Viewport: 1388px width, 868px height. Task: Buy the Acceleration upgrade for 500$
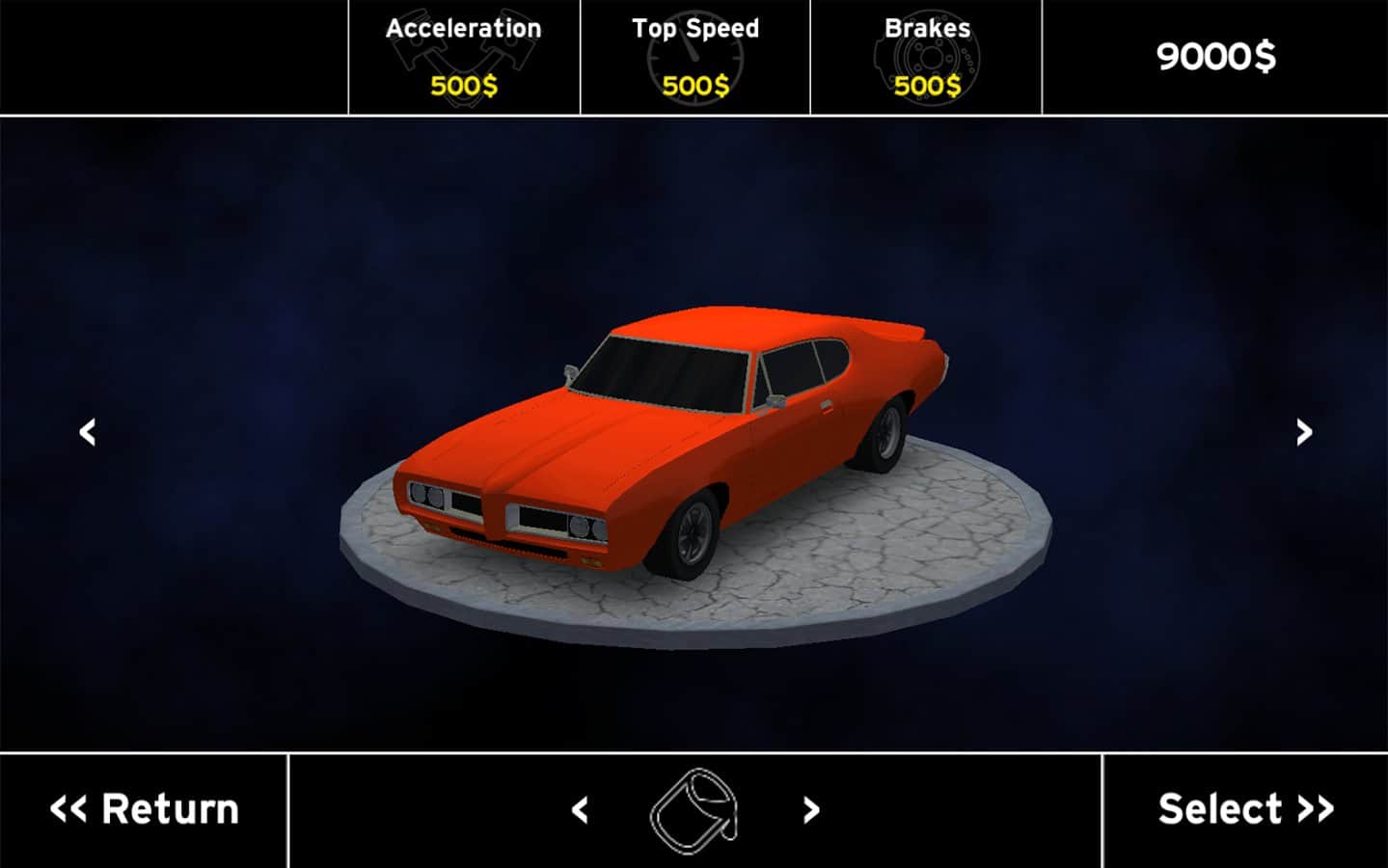point(464,58)
